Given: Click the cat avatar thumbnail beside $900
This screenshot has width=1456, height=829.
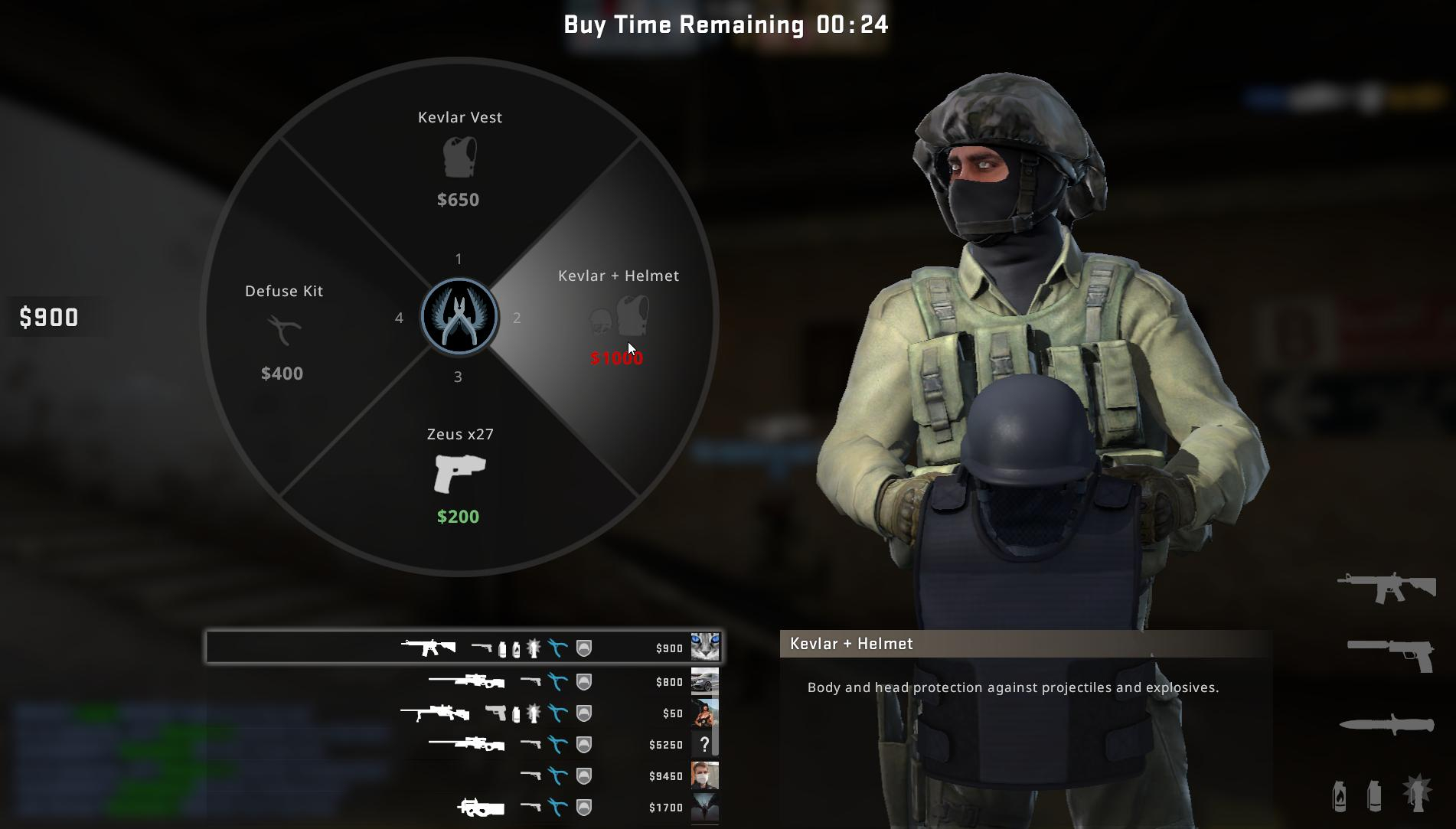Looking at the screenshot, I should 705,648.
